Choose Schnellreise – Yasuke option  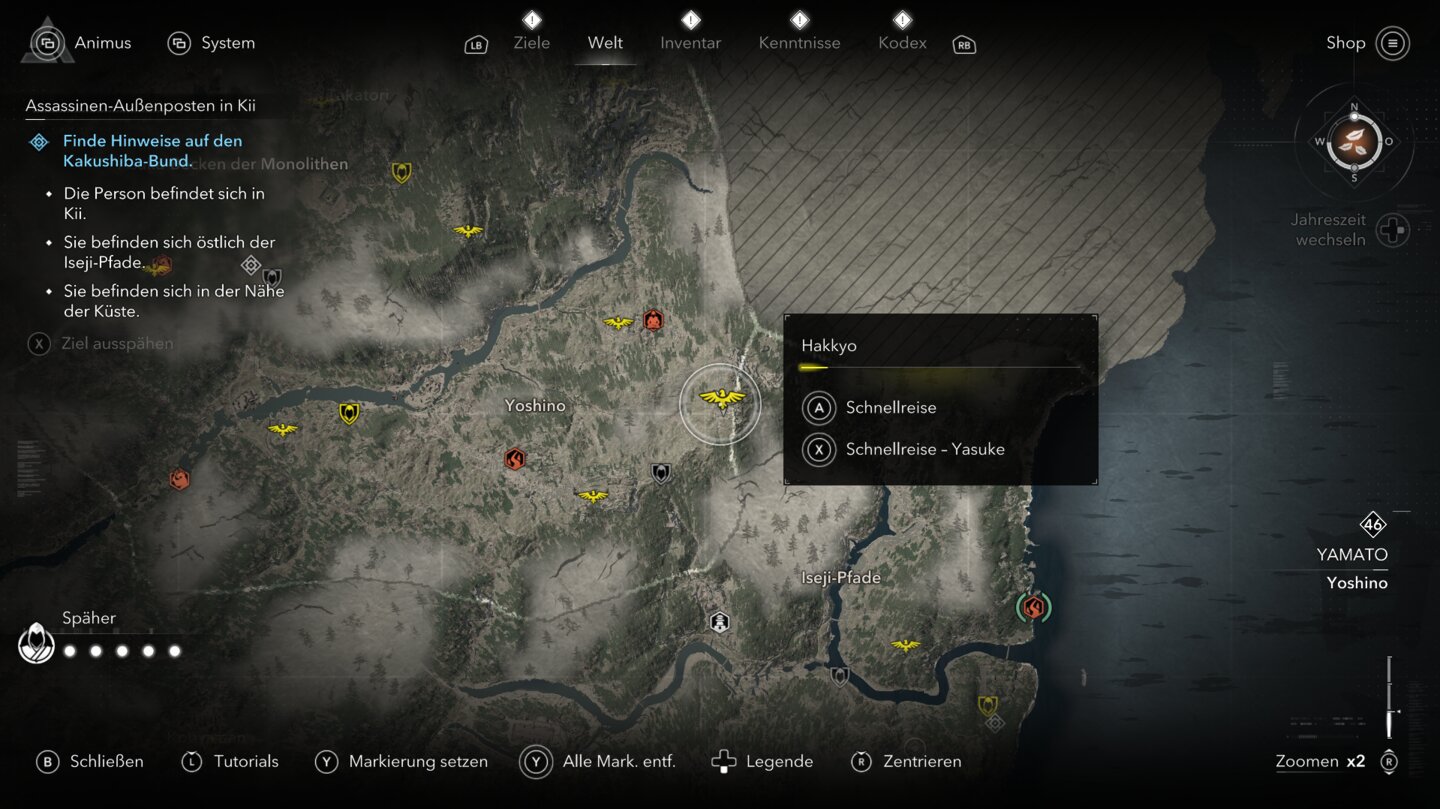pyautogui.click(x=924, y=449)
